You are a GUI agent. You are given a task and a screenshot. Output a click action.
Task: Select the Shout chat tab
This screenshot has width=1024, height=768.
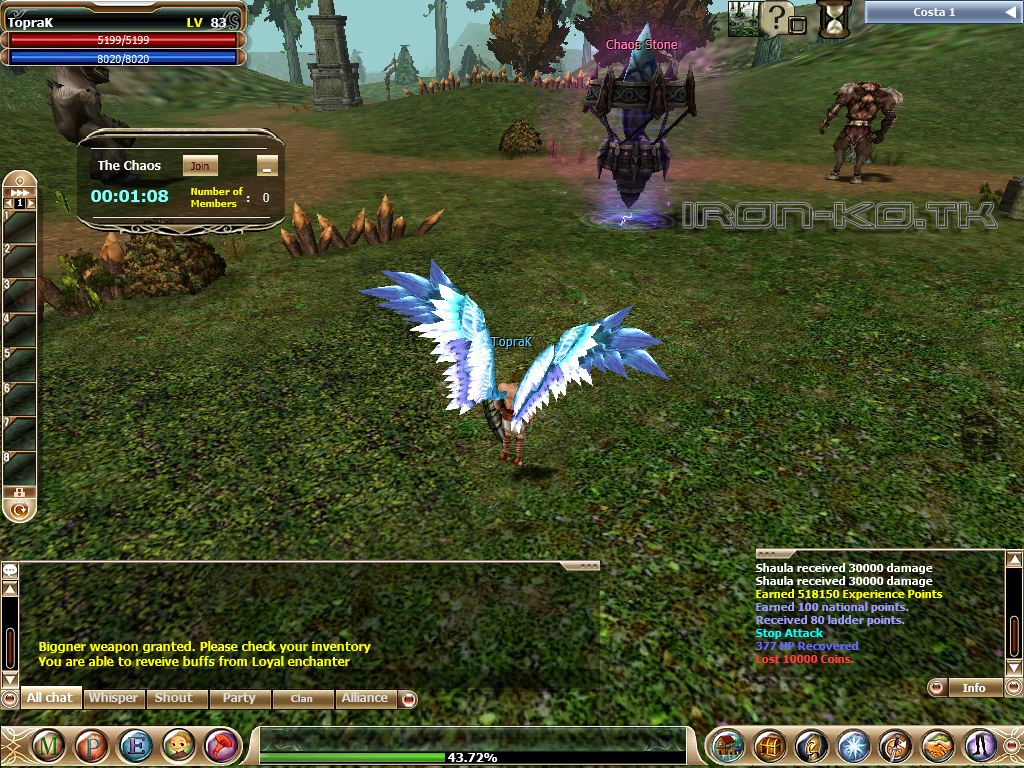tap(176, 698)
